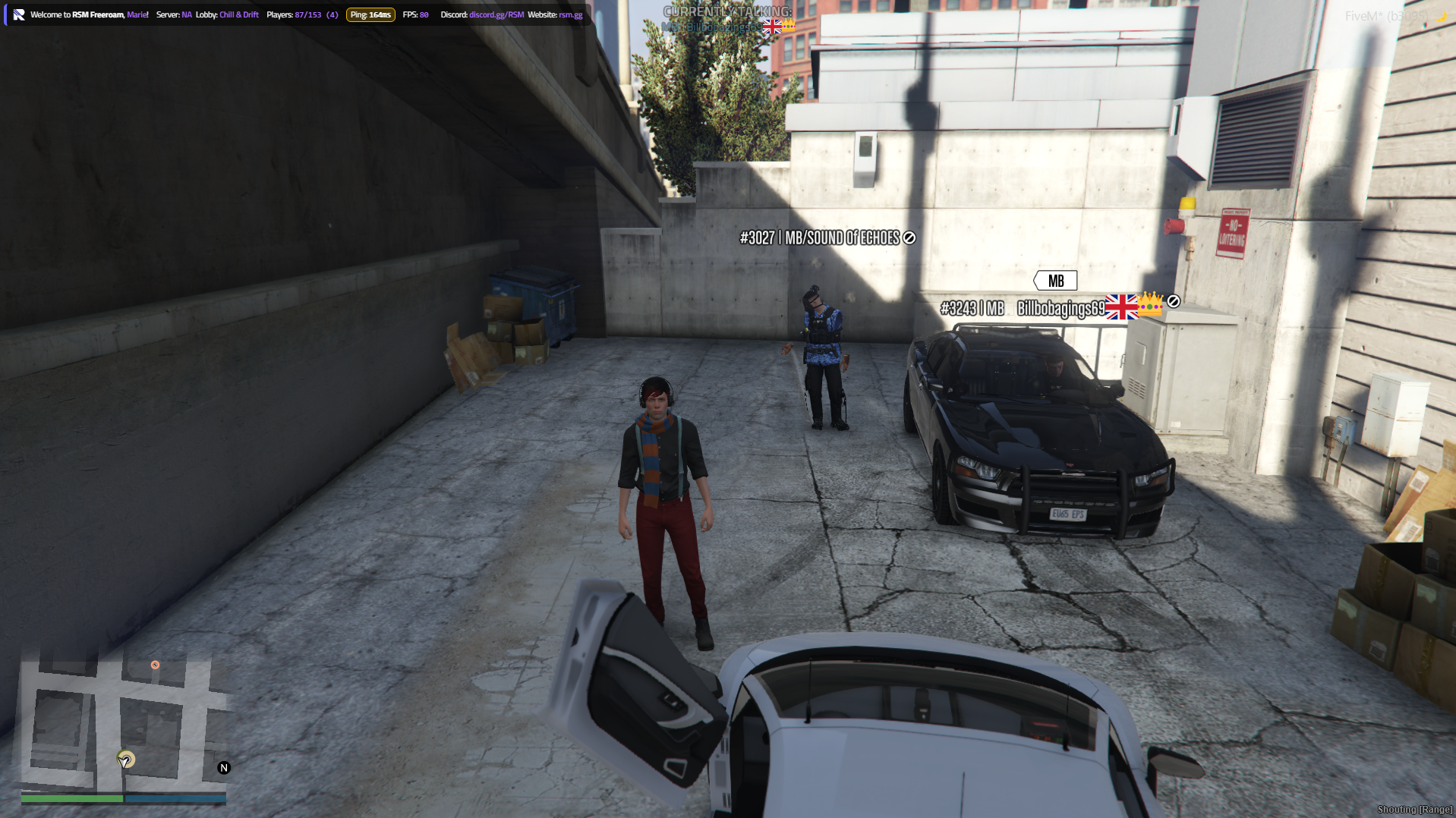1456x818 pixels.
Task: Click the minimap's north N indicator
Action: pyautogui.click(x=224, y=768)
